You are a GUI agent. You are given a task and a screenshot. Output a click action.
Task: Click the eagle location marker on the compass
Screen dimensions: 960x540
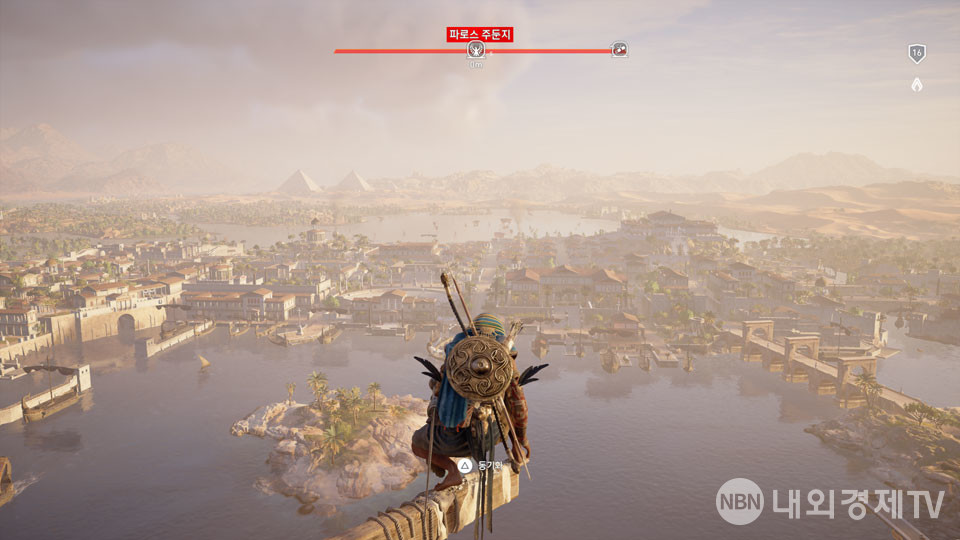[x=476, y=50]
